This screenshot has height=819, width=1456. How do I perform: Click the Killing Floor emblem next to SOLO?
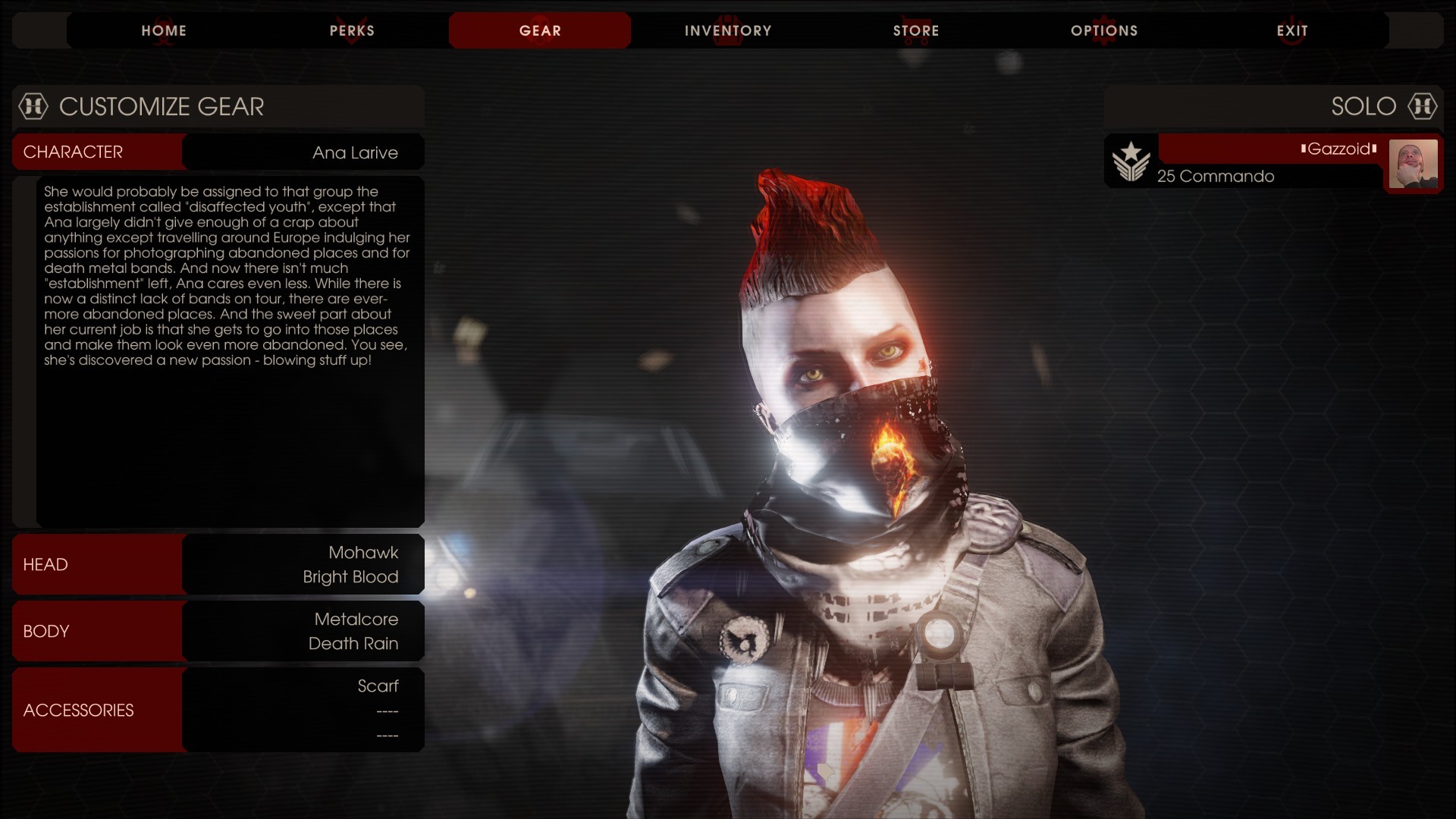(1423, 107)
